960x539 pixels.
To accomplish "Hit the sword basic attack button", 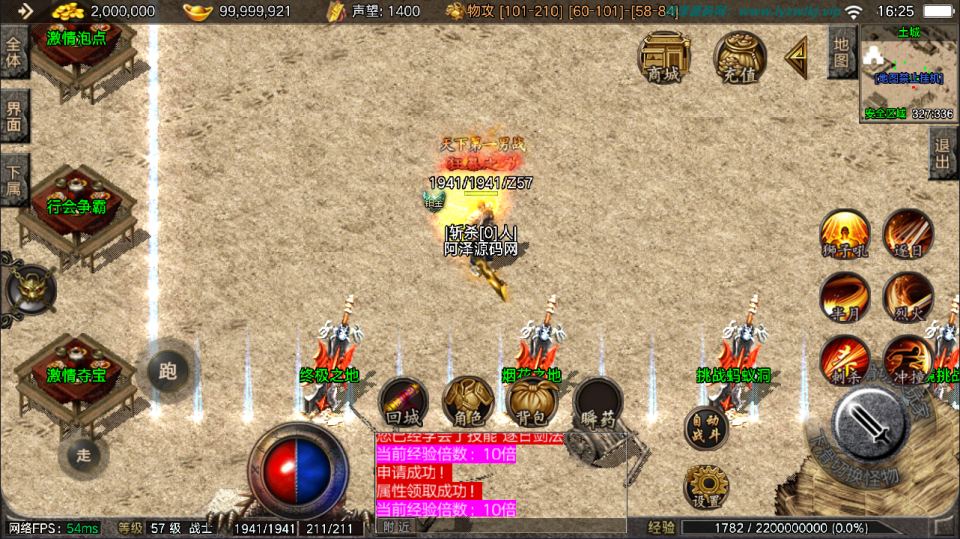I will coord(871,421).
